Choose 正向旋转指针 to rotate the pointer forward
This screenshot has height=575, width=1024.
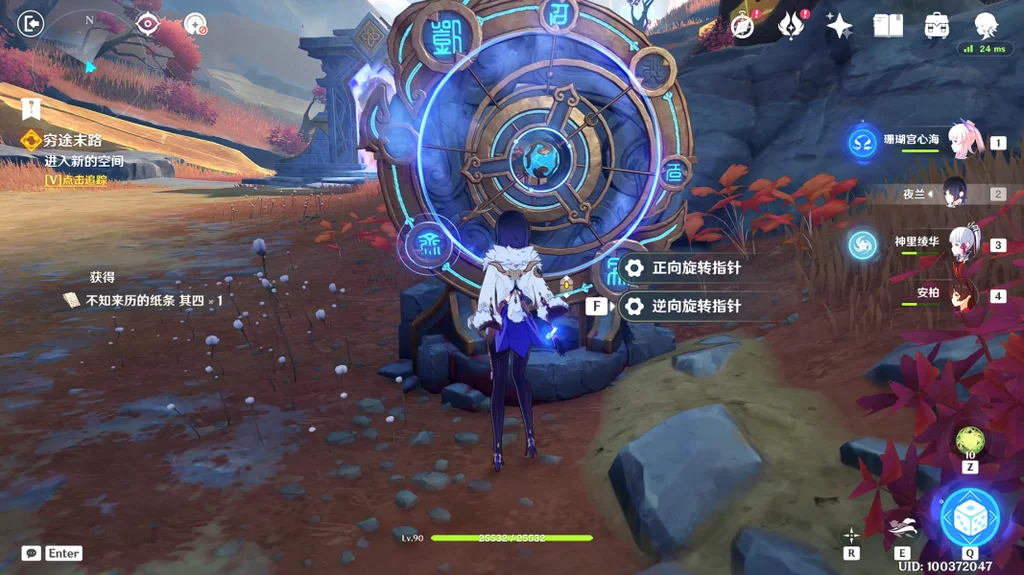click(x=696, y=268)
